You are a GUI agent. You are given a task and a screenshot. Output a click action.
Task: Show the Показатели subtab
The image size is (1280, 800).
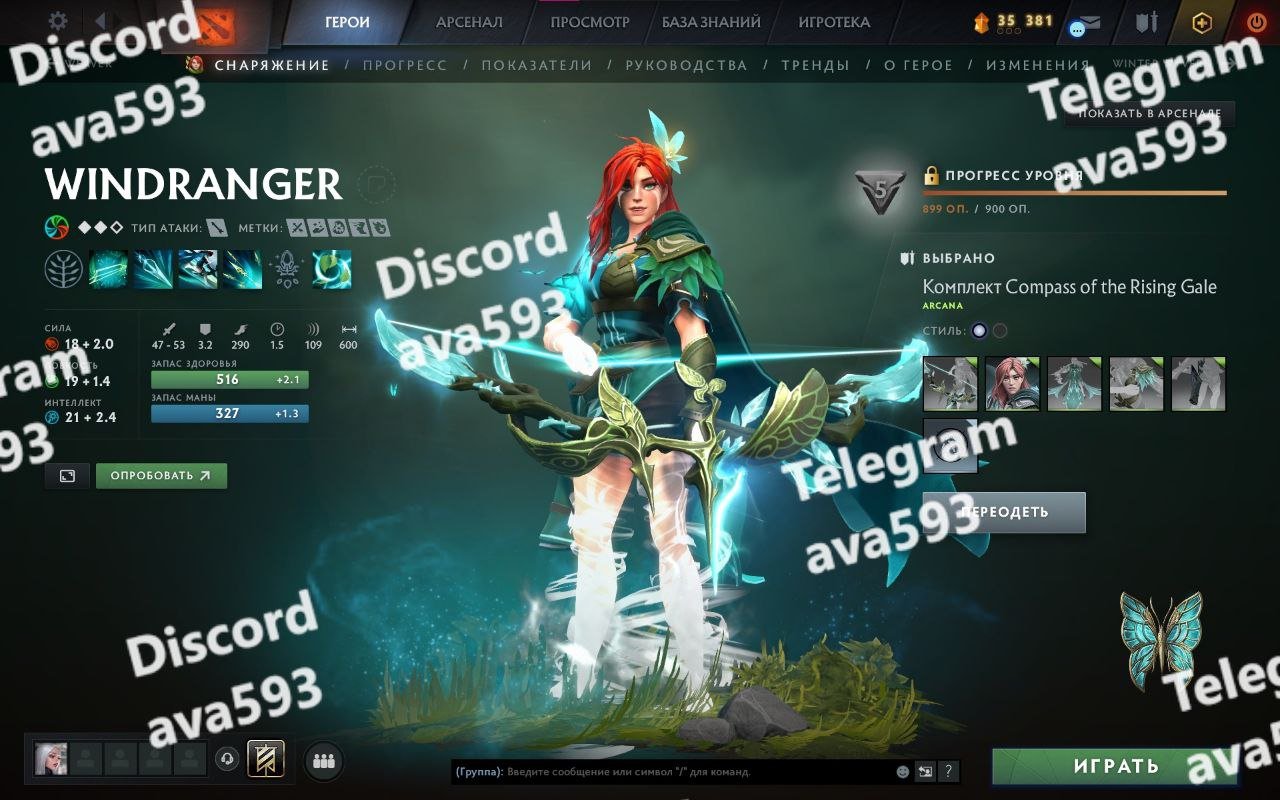(x=537, y=65)
